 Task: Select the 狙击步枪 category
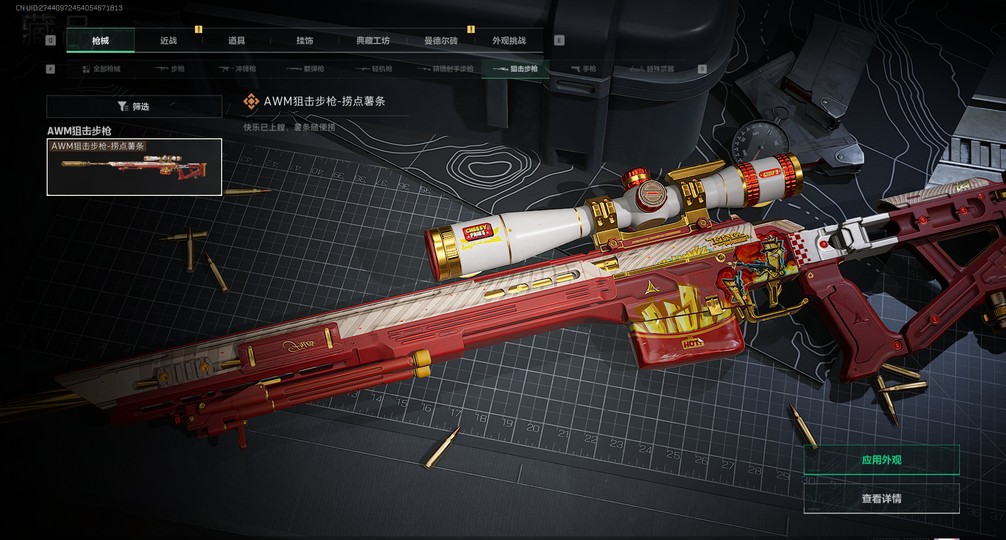[516, 69]
